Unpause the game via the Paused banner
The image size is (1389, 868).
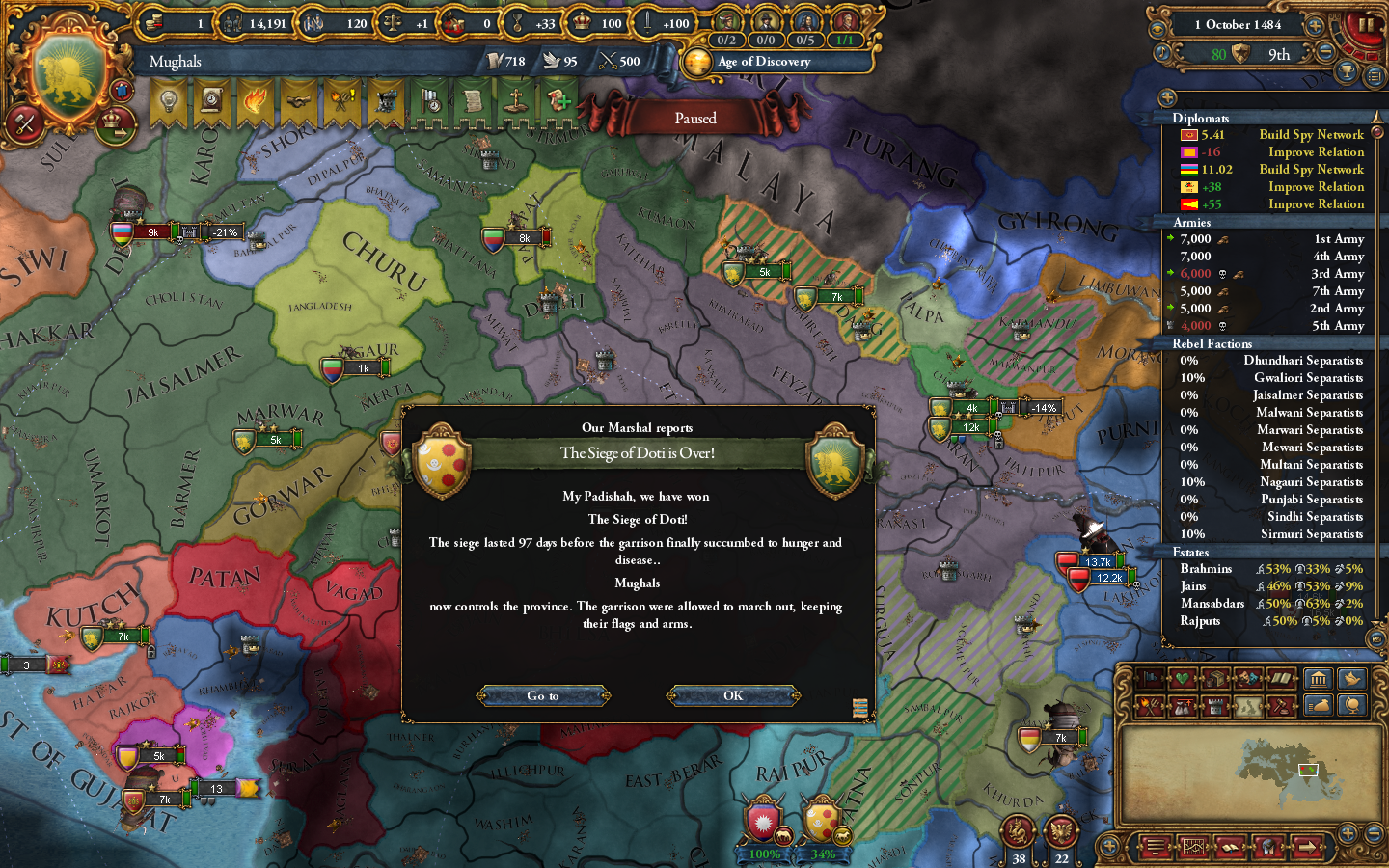click(694, 118)
